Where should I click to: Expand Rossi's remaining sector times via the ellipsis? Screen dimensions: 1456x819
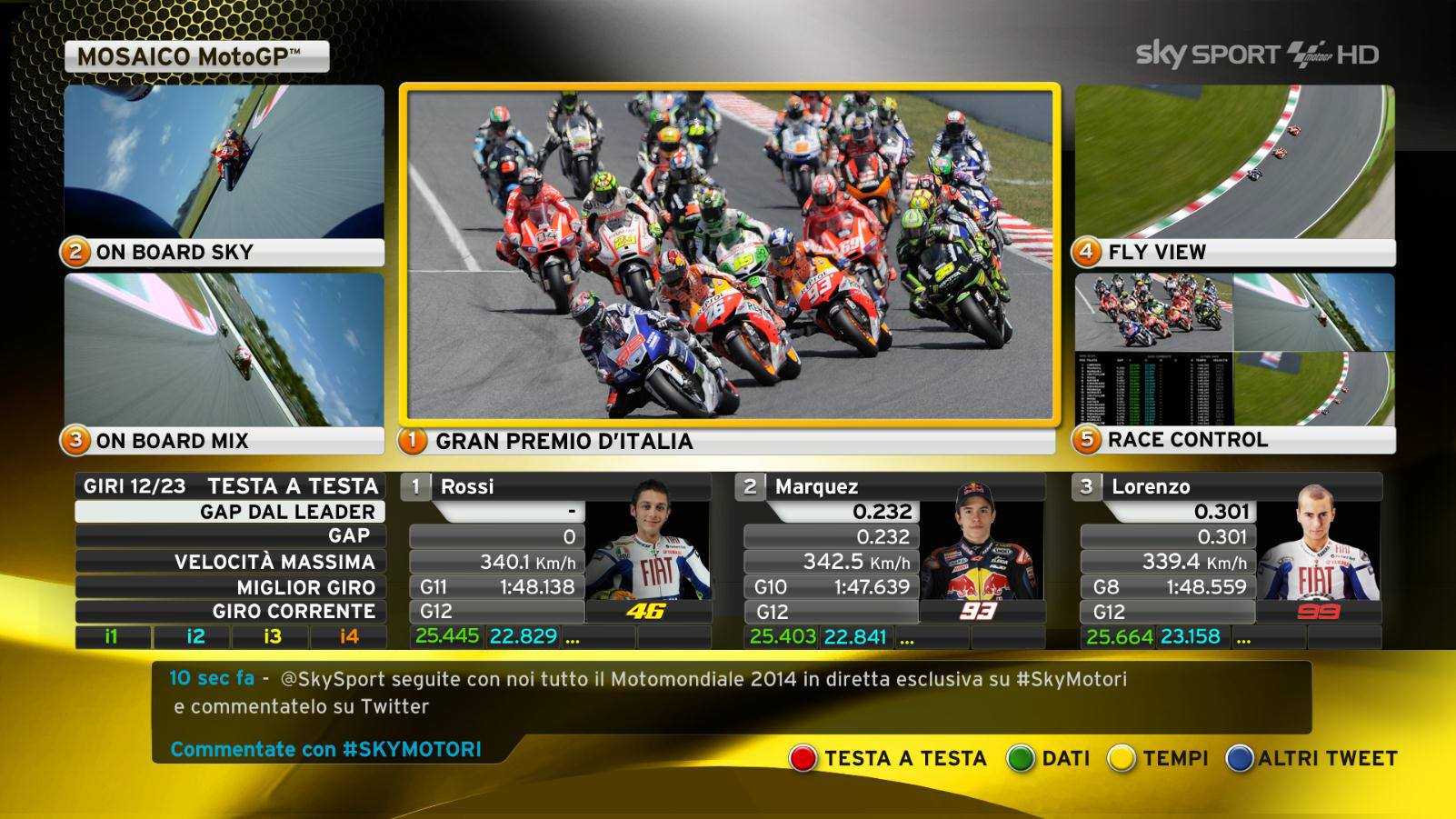[572, 639]
